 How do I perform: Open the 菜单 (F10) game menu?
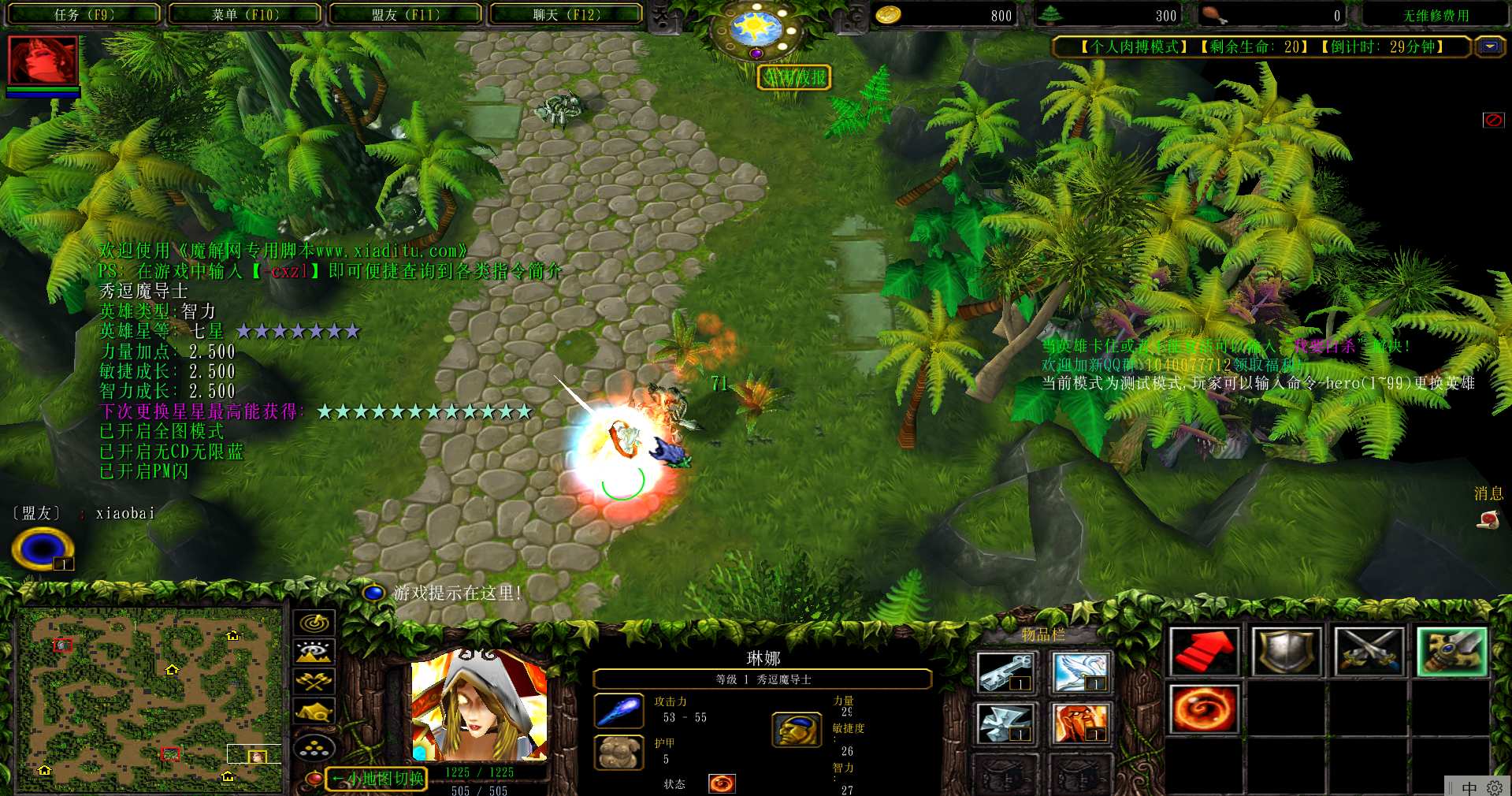(245, 14)
